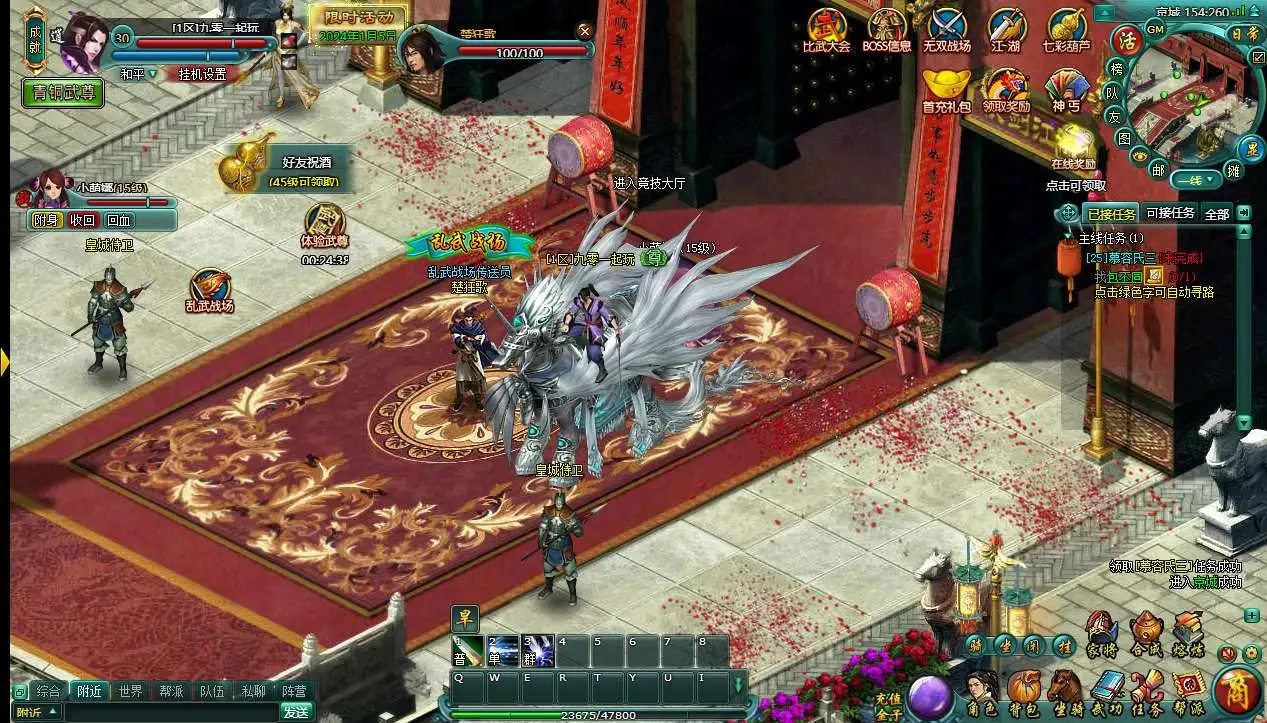The height and width of the screenshot is (723, 1267).
Task: Enter the 无双战场 battlefield
Action: coord(946,28)
